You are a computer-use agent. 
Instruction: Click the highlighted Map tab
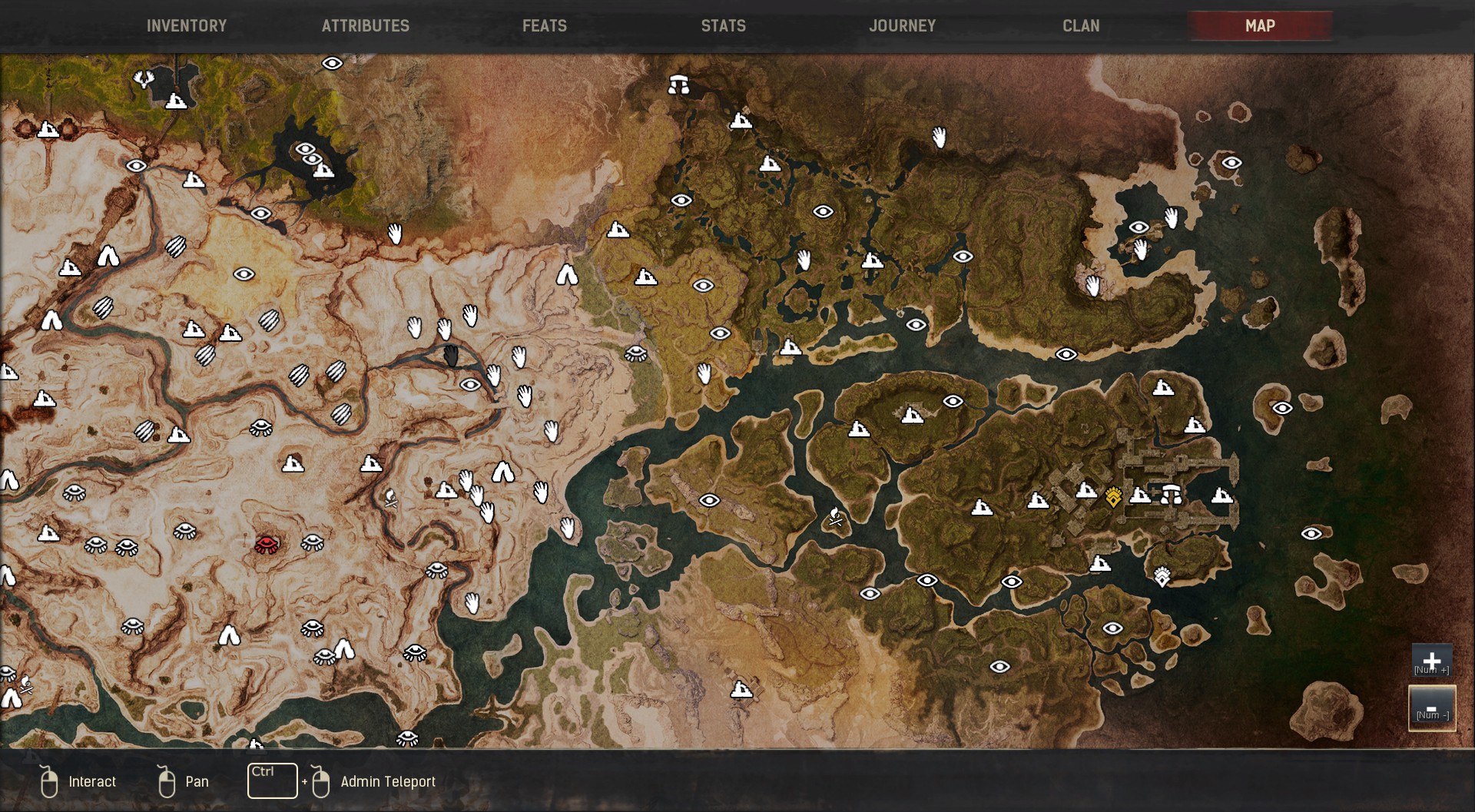[x=1260, y=26]
